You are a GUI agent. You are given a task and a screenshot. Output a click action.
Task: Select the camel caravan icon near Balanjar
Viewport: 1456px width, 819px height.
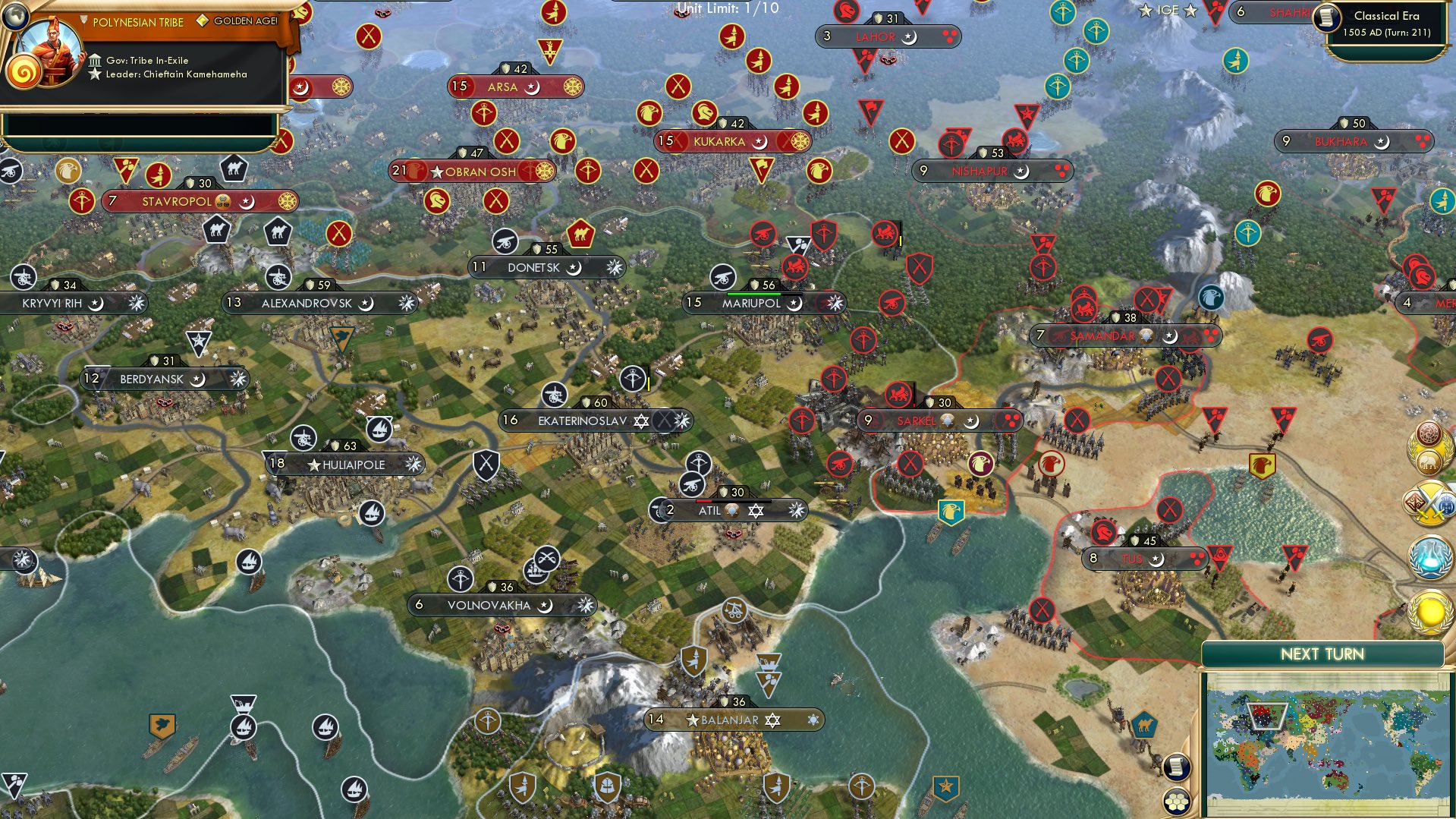click(x=1146, y=726)
